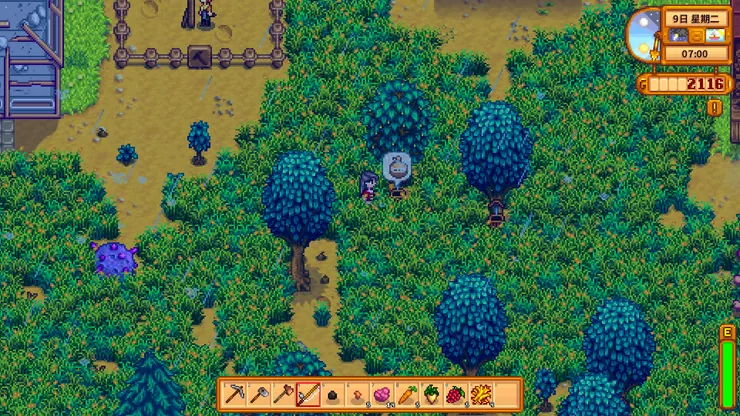Select the carrot in the hotbar
Viewport: 740px width, 416px height.
[406, 394]
